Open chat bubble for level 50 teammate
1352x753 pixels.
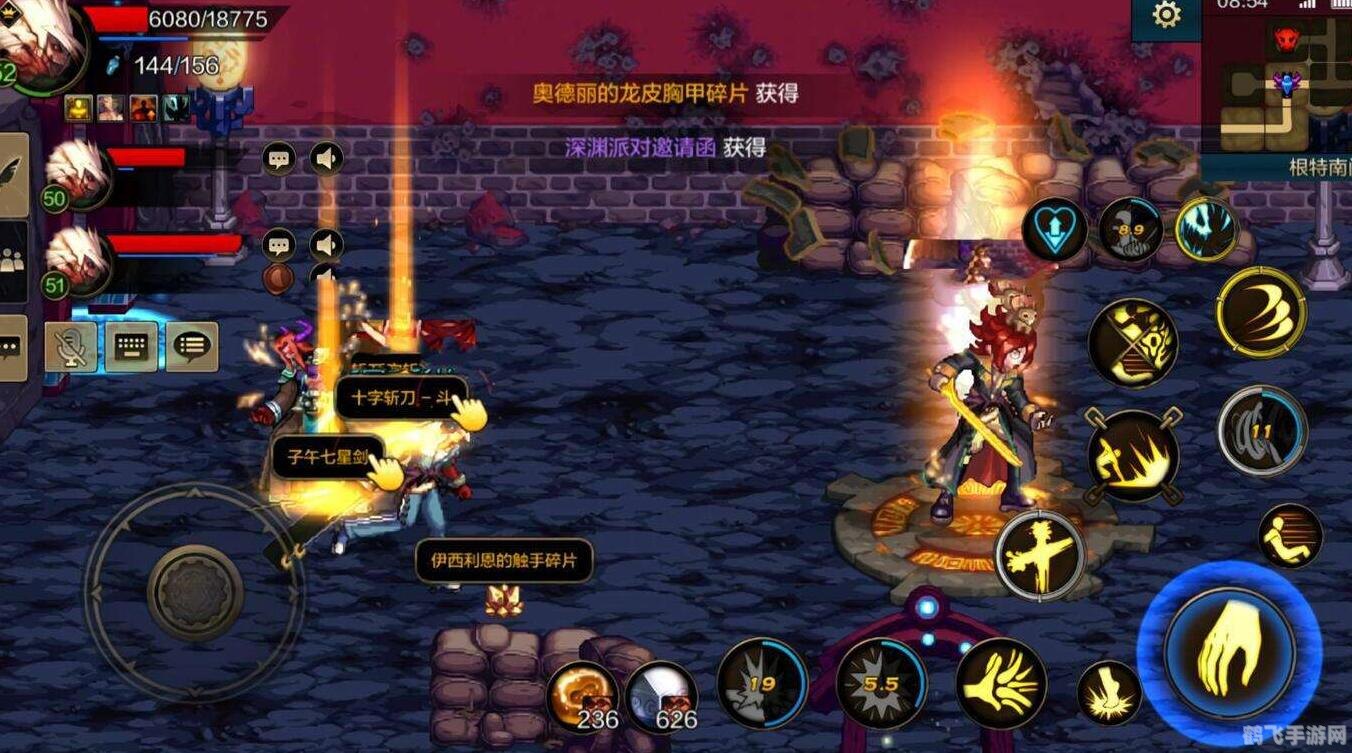coord(279,158)
